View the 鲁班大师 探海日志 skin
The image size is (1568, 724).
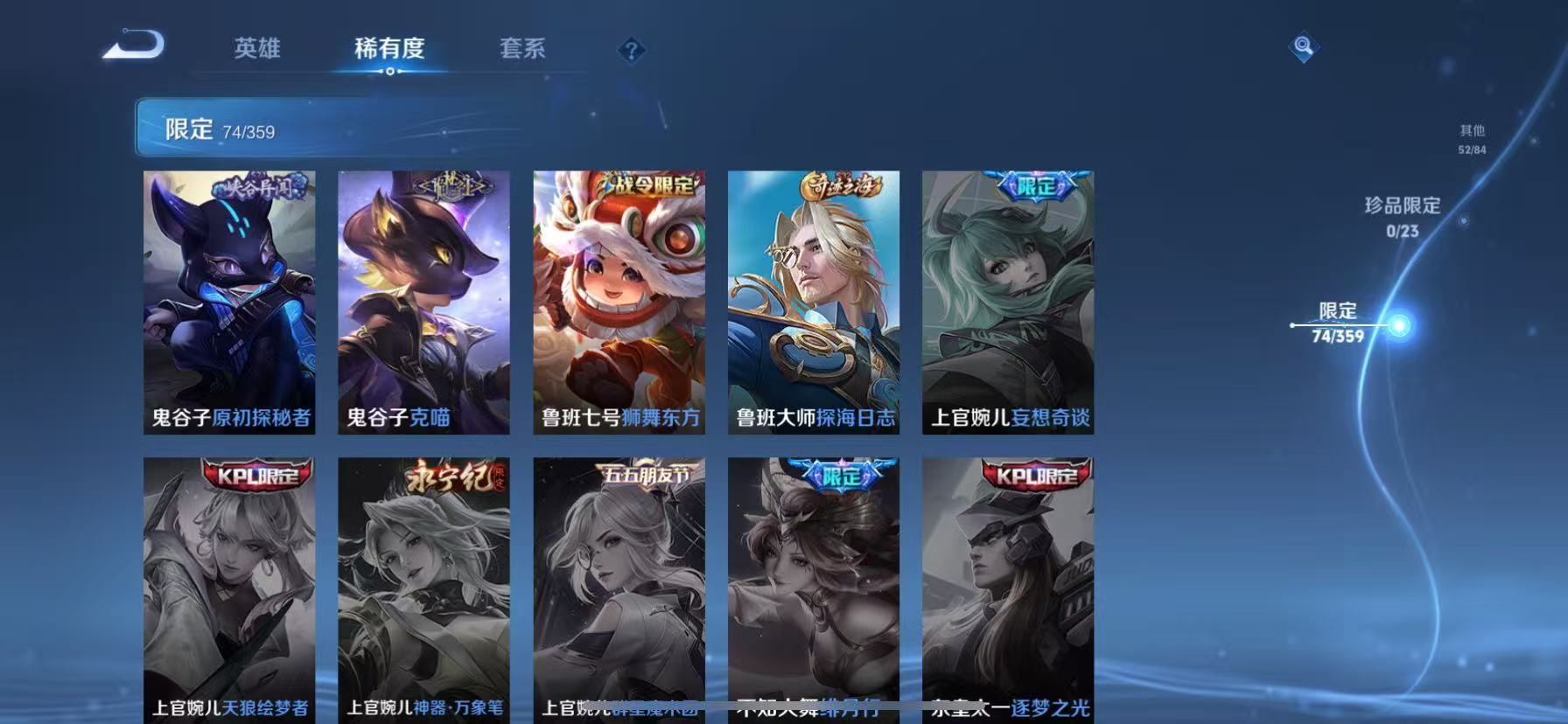813,302
